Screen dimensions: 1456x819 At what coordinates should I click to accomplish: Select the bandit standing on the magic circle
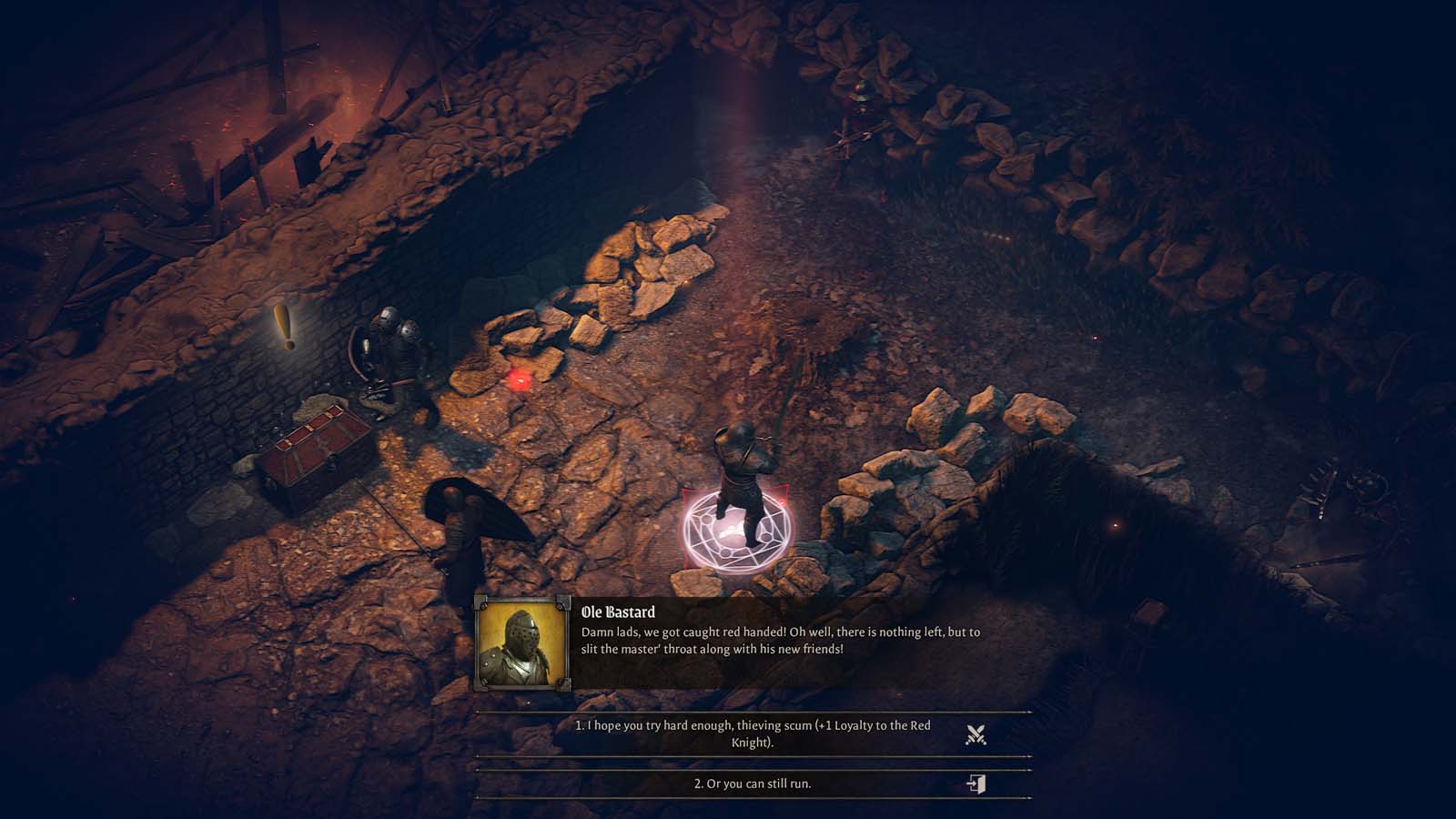(742, 464)
